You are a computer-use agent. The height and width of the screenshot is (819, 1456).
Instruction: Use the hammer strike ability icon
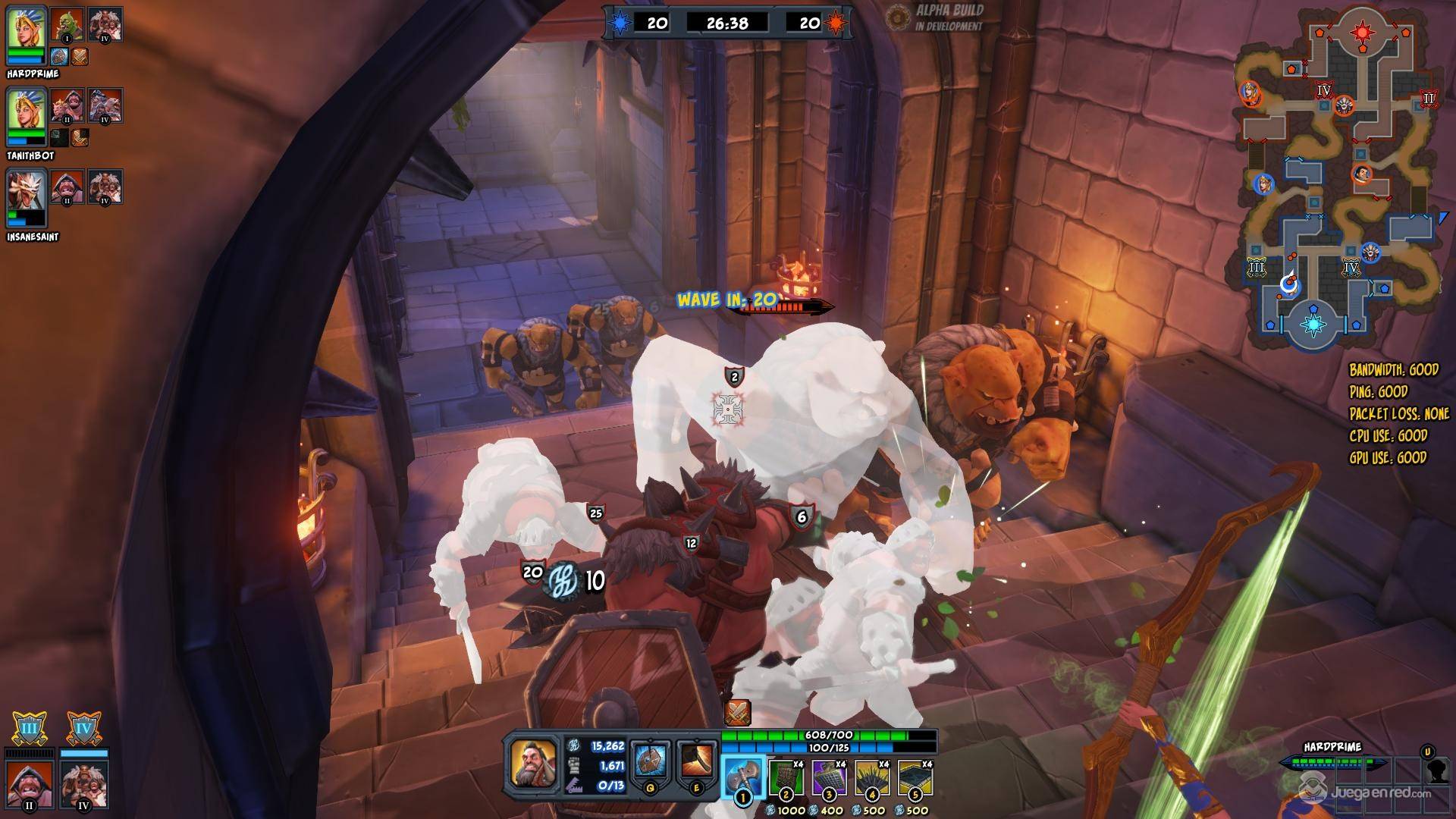696,761
